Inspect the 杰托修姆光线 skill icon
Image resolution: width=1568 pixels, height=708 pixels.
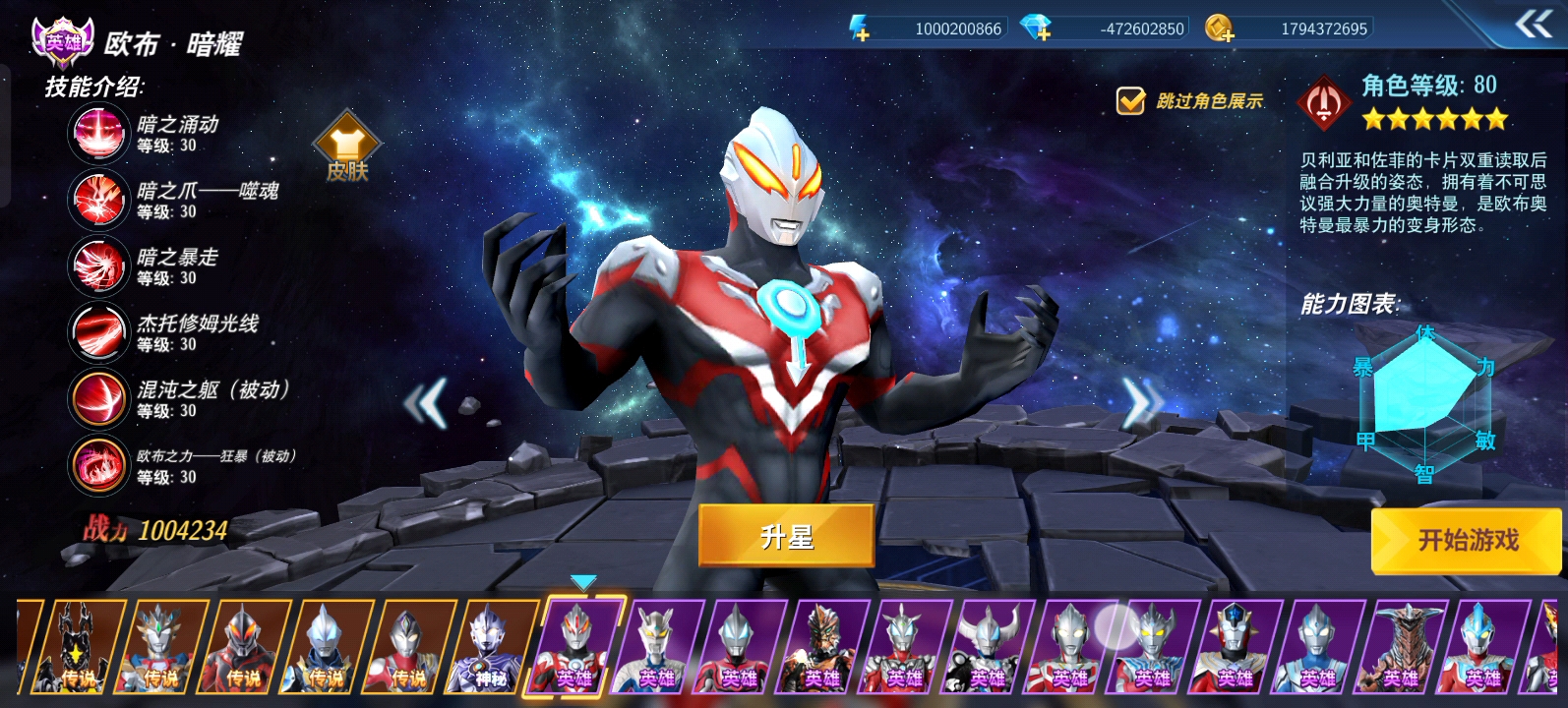98,332
